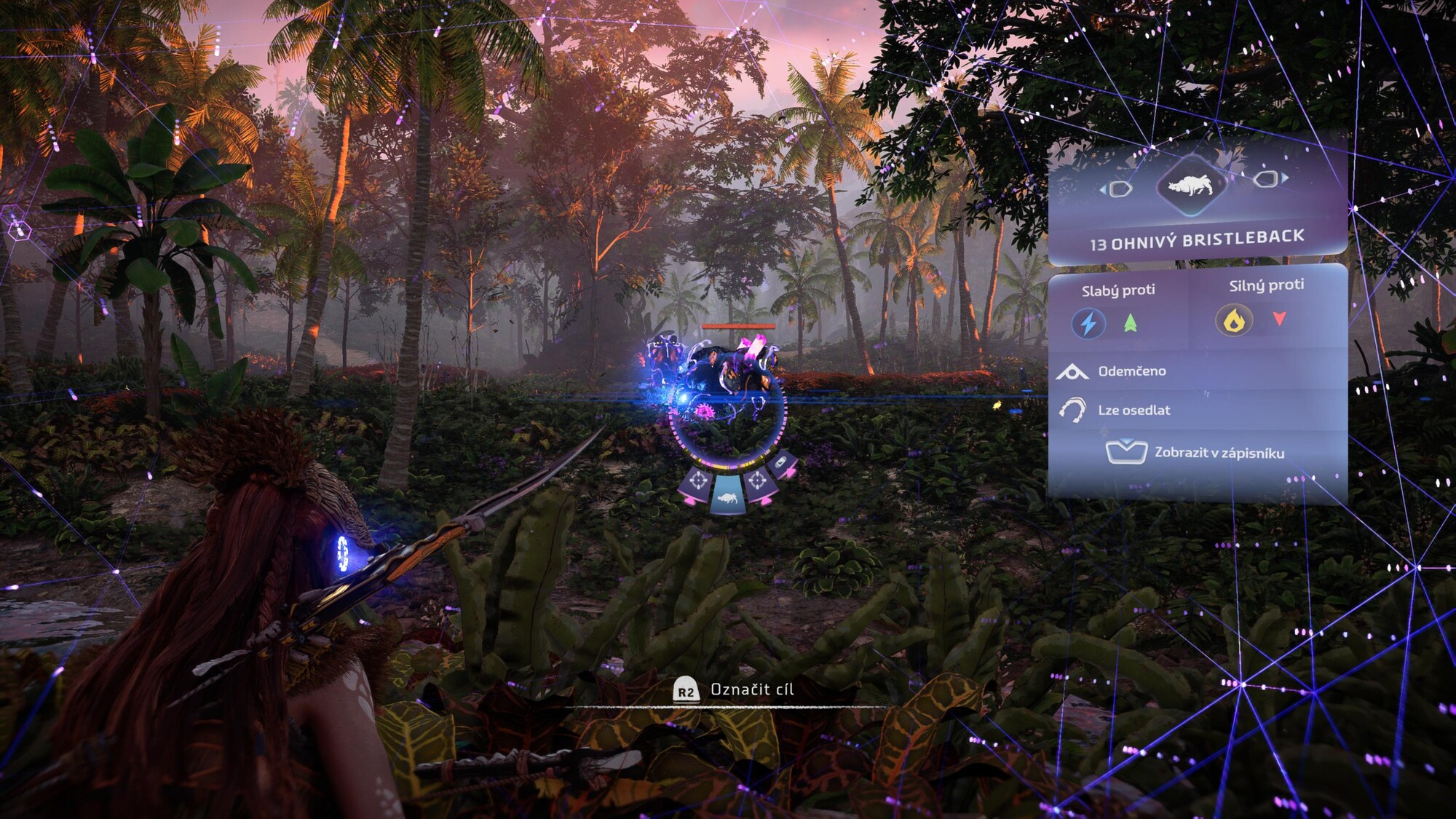The width and height of the screenshot is (1456, 819).
Task: Click the Bristleback silhouette in the info panel
Action: pyautogui.click(x=1191, y=185)
